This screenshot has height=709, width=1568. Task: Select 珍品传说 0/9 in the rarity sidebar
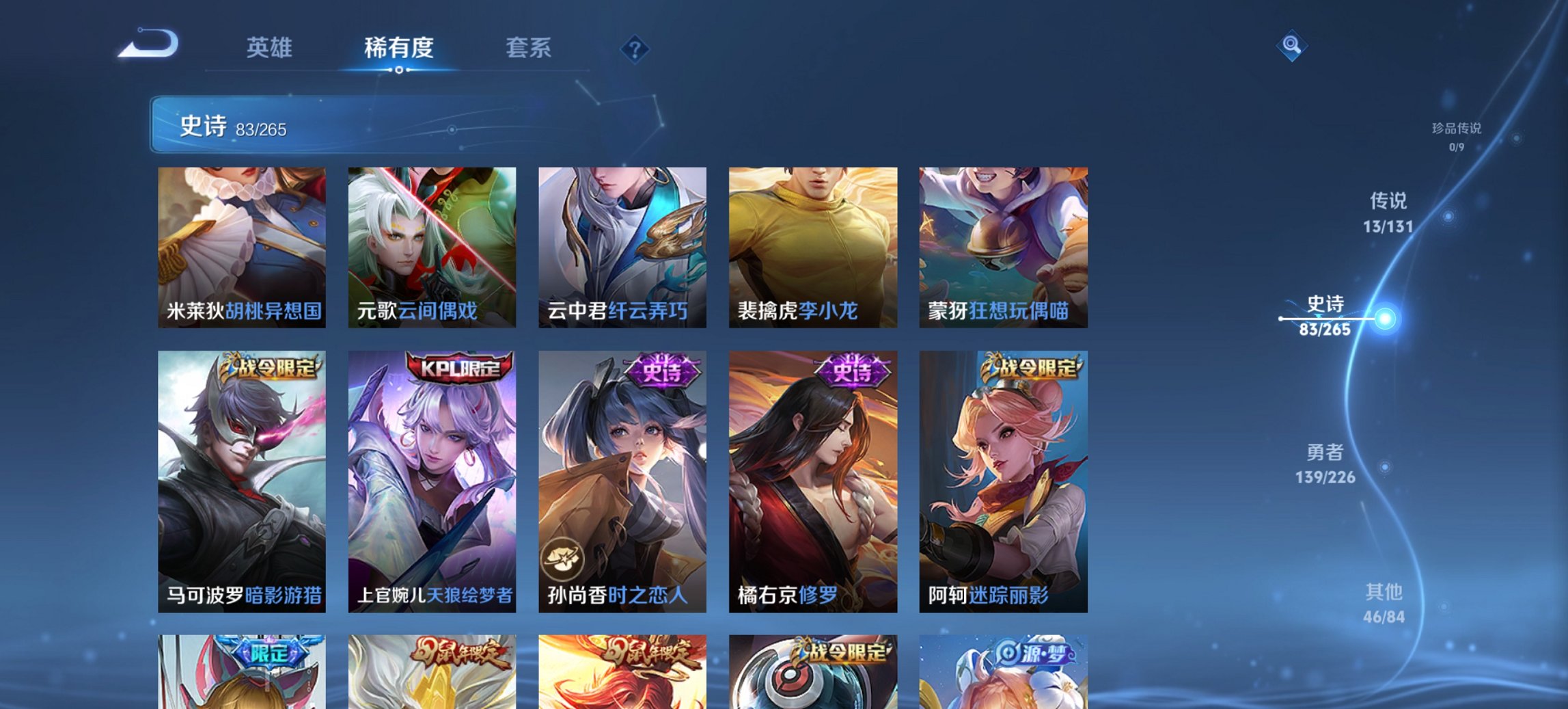tap(1455, 137)
